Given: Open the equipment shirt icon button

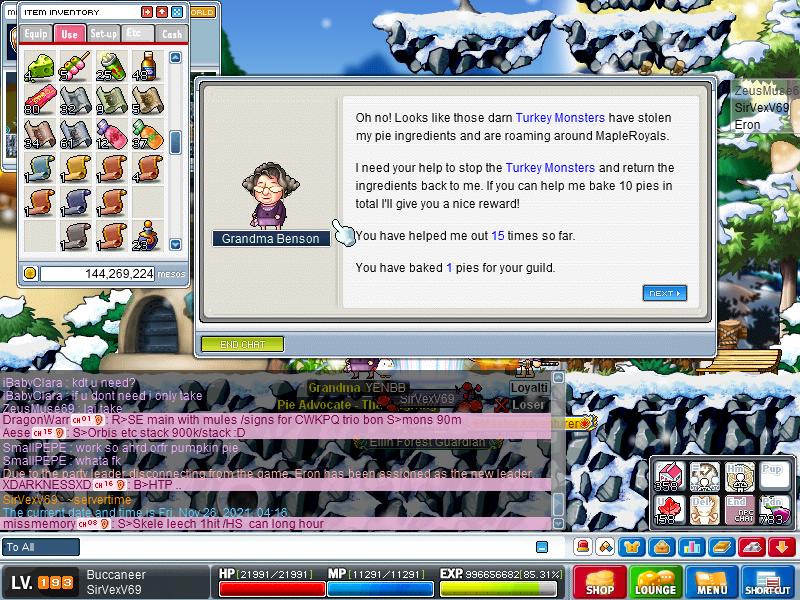Looking at the screenshot, I should tap(632, 547).
